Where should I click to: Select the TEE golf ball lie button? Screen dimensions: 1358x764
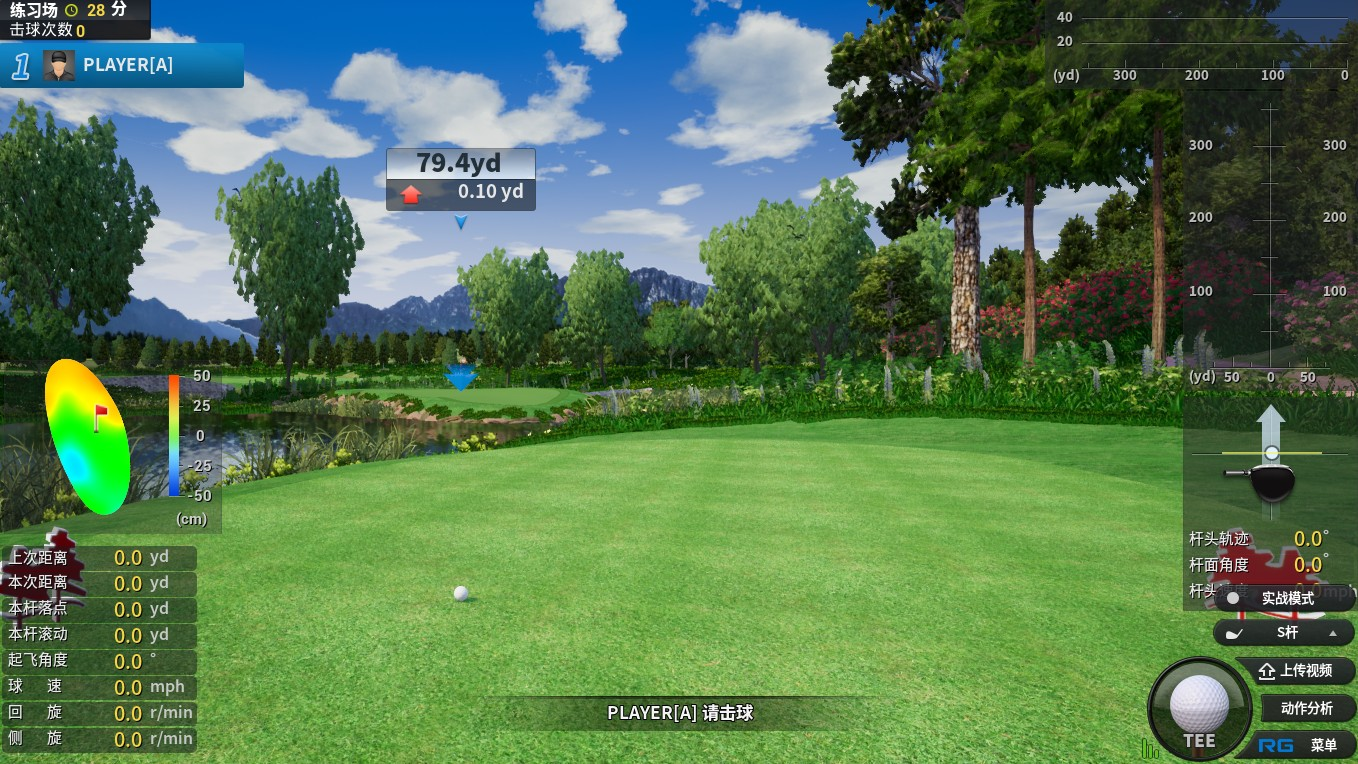[1199, 708]
